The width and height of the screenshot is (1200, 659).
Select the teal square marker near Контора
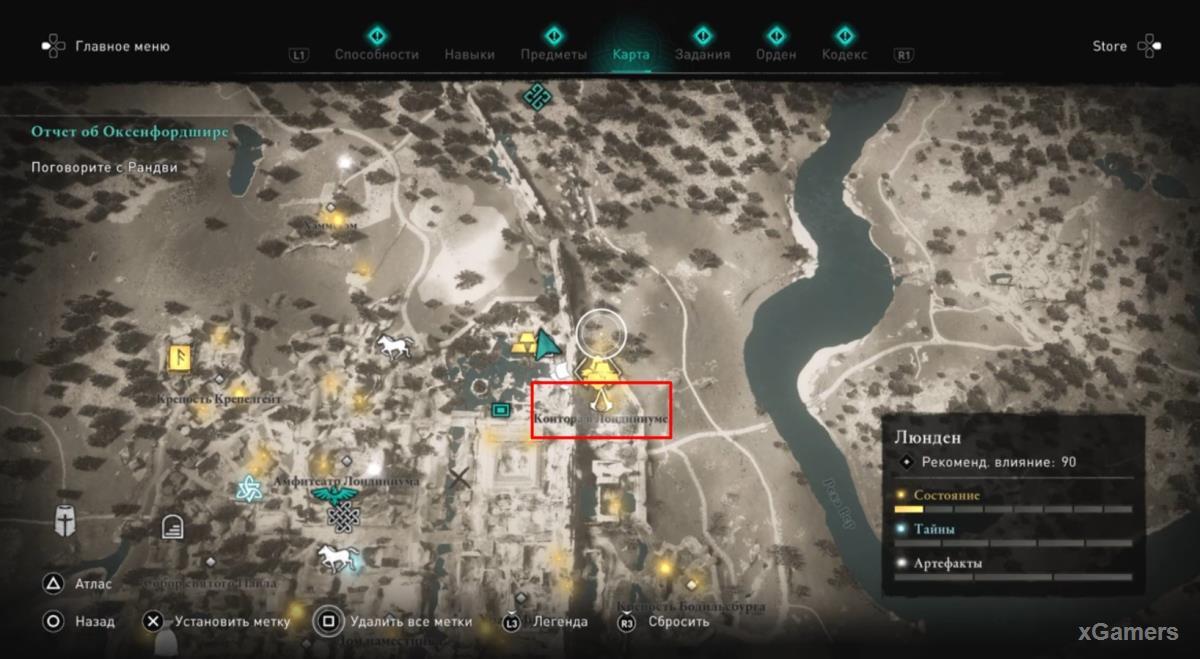tap(500, 409)
